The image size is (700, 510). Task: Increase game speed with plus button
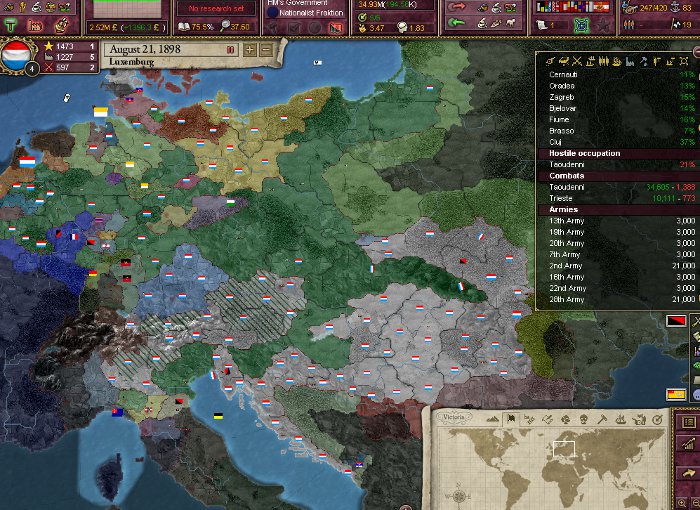pos(250,49)
